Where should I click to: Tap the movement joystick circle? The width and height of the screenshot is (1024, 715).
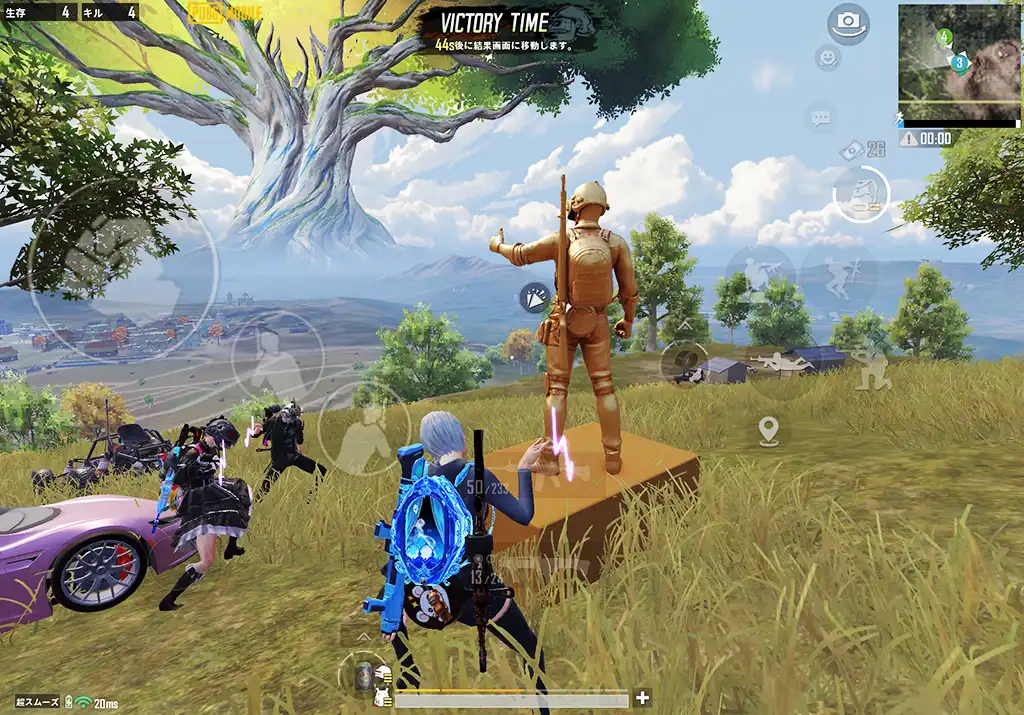pyautogui.click(x=122, y=272)
